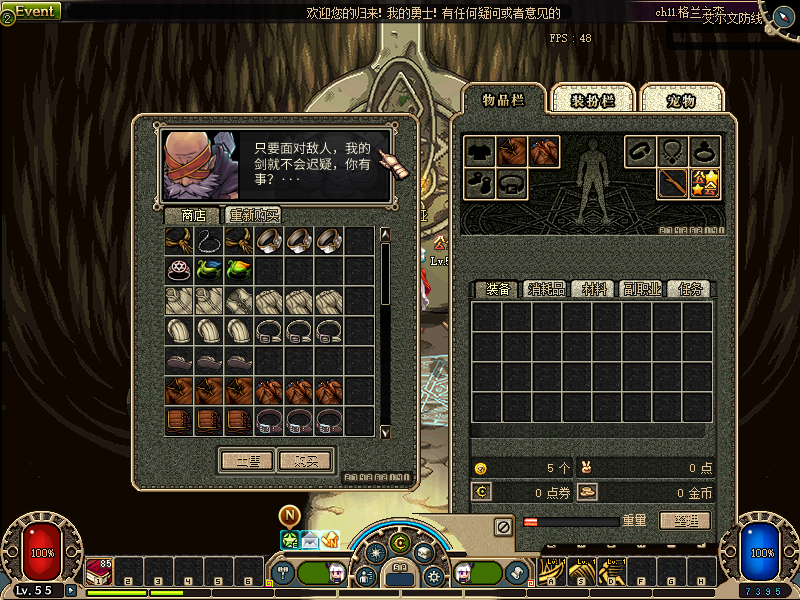The image size is (800, 600).
Task: Switch to the 重新购买 buyback tab
Action: (x=254, y=215)
